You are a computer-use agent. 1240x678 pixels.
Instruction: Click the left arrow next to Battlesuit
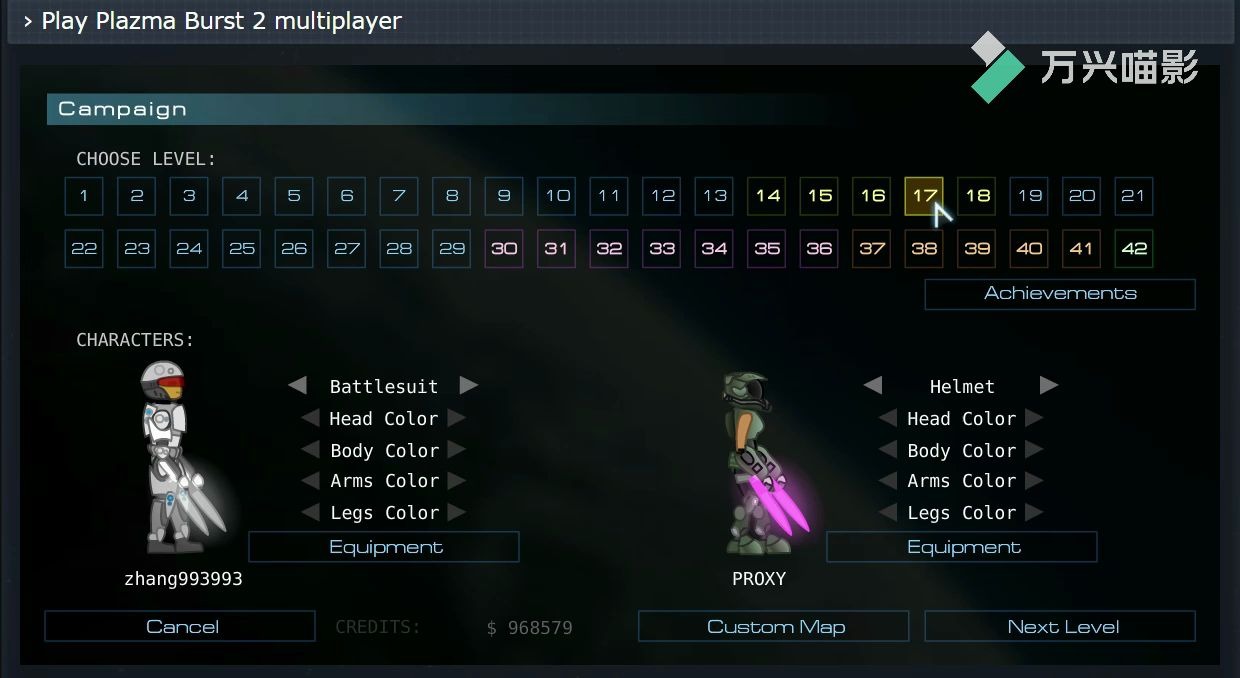click(x=297, y=385)
